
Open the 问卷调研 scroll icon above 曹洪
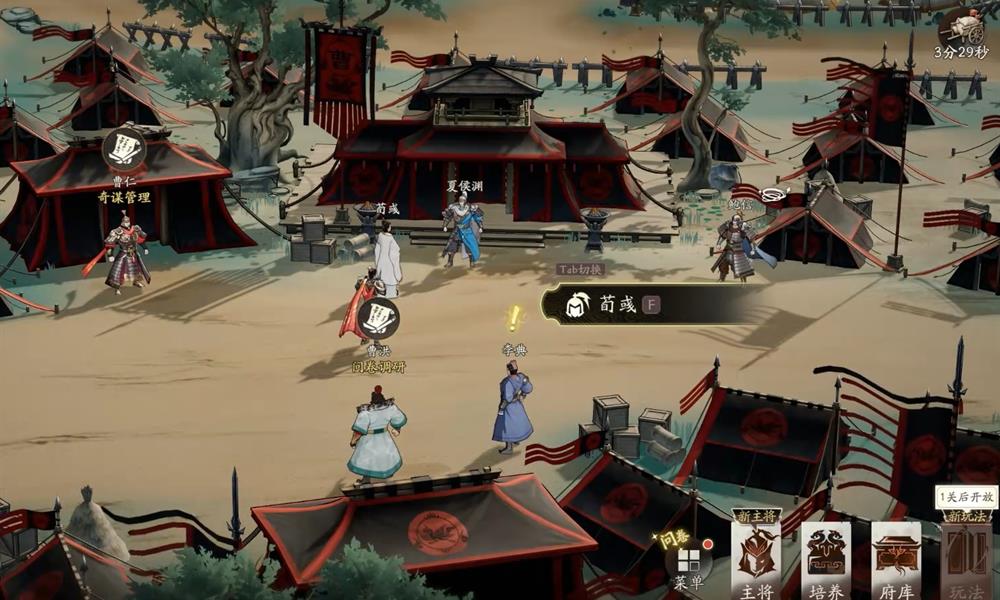click(x=379, y=319)
